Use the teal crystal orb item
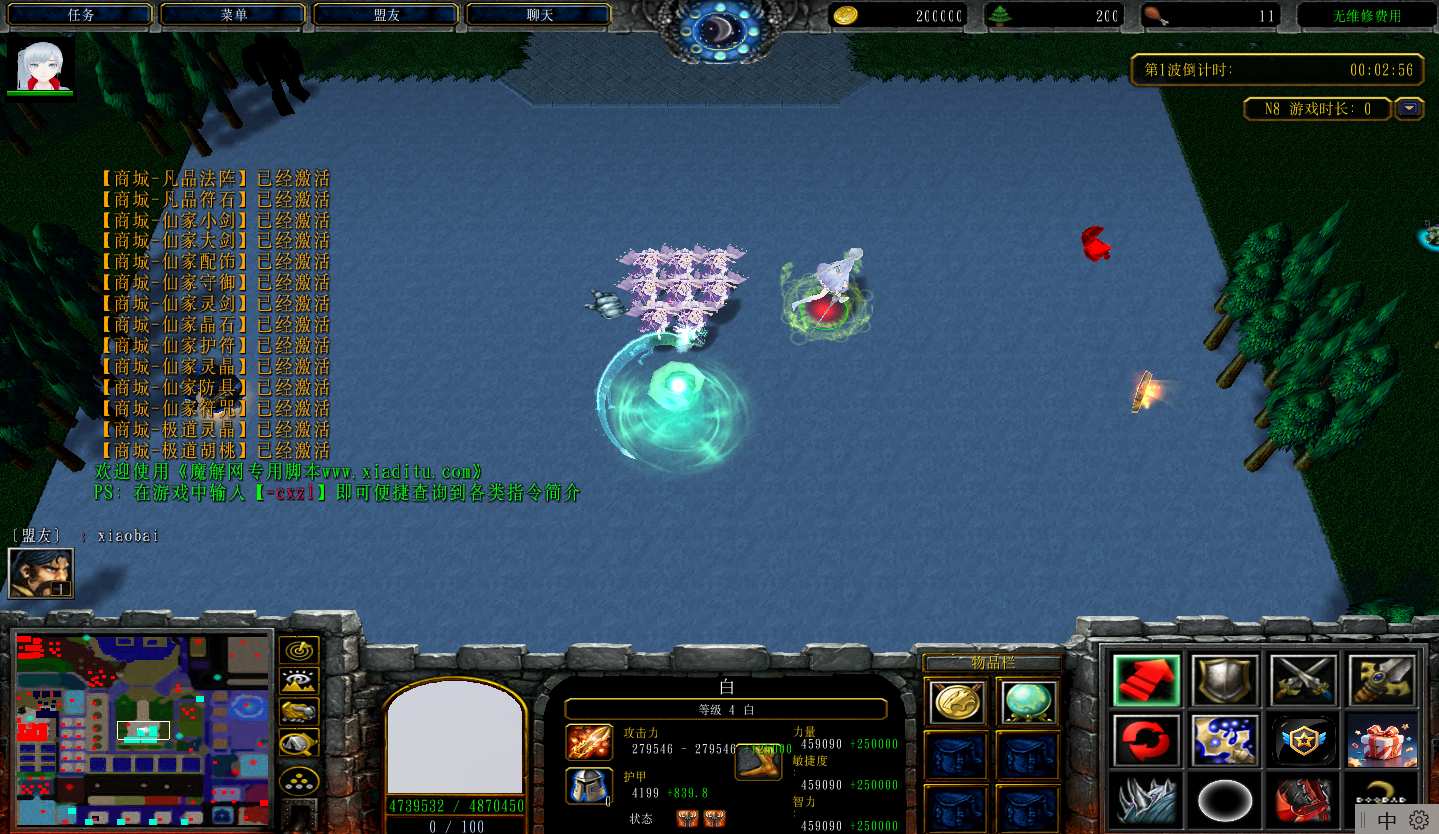This screenshot has height=834, width=1439. click(x=1027, y=702)
